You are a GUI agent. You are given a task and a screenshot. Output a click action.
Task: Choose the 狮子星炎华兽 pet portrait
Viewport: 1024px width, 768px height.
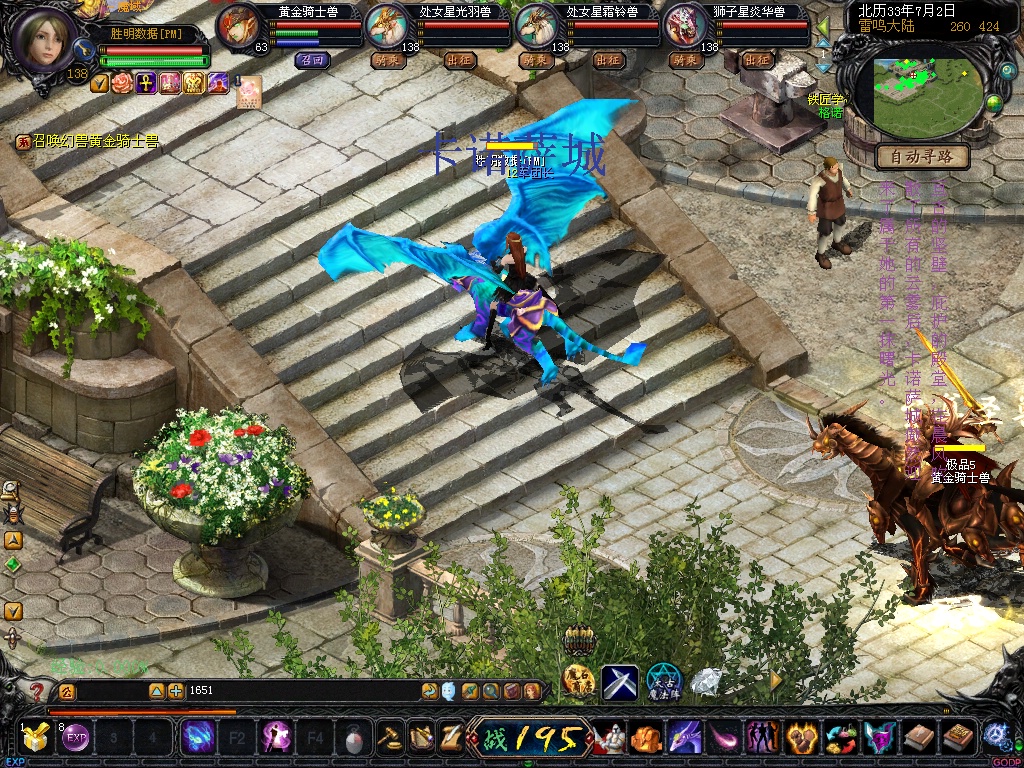click(x=686, y=27)
